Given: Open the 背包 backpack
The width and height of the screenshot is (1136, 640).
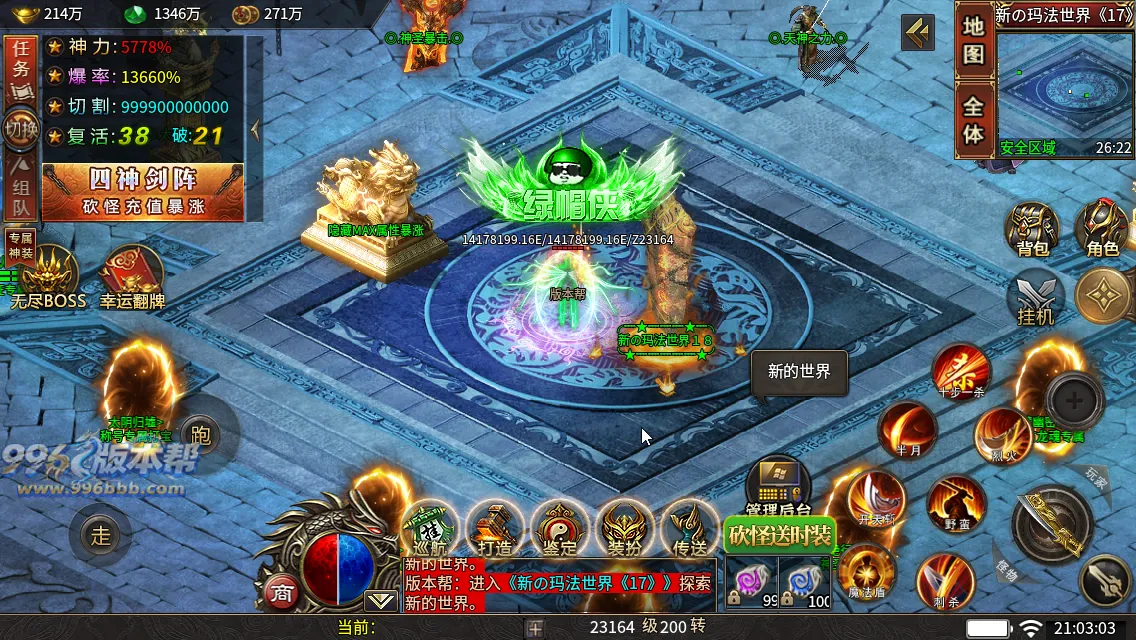Looking at the screenshot, I should pyautogui.click(x=1031, y=228).
